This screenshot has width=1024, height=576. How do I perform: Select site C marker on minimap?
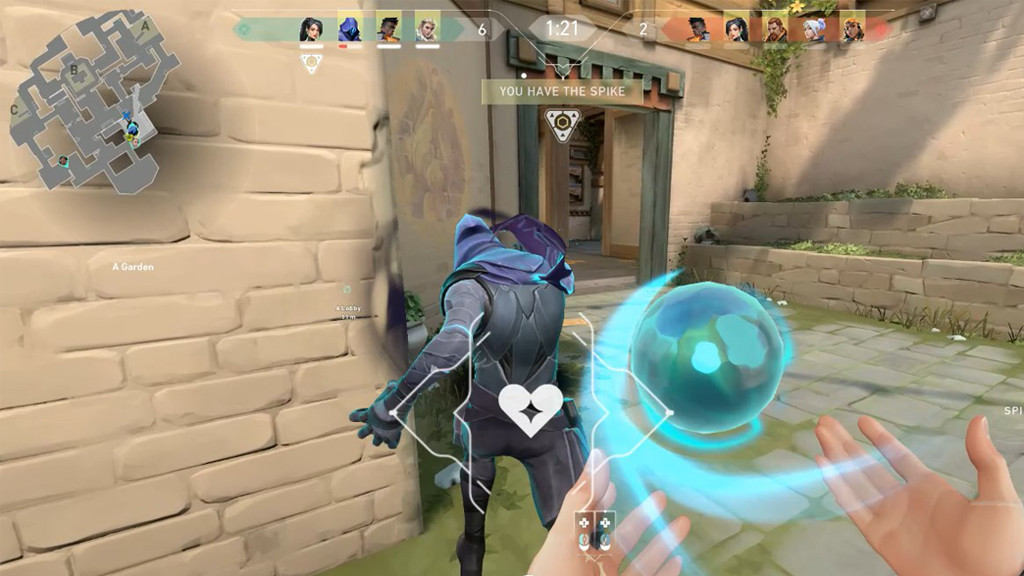pos(14,109)
